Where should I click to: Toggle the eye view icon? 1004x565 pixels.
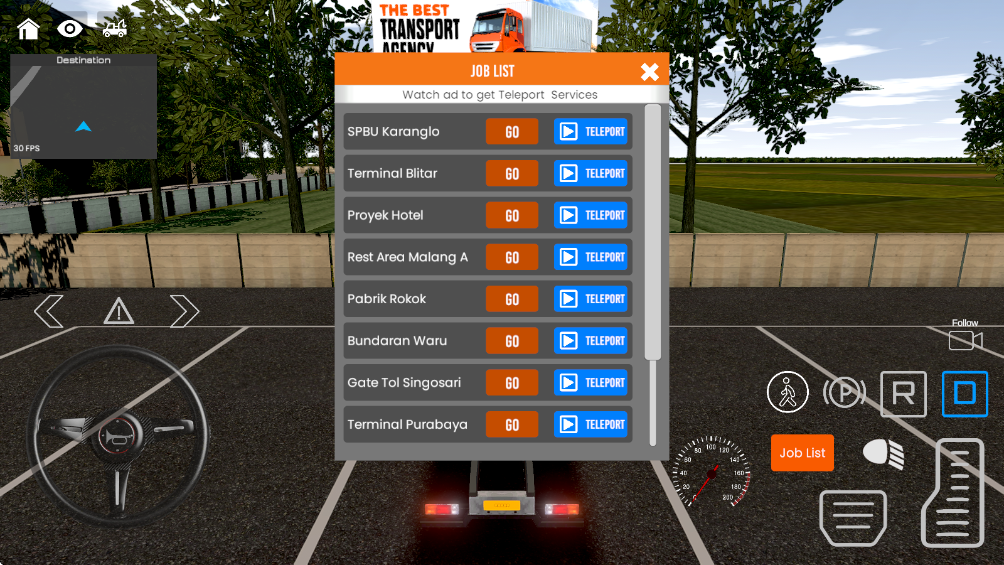pos(70,28)
